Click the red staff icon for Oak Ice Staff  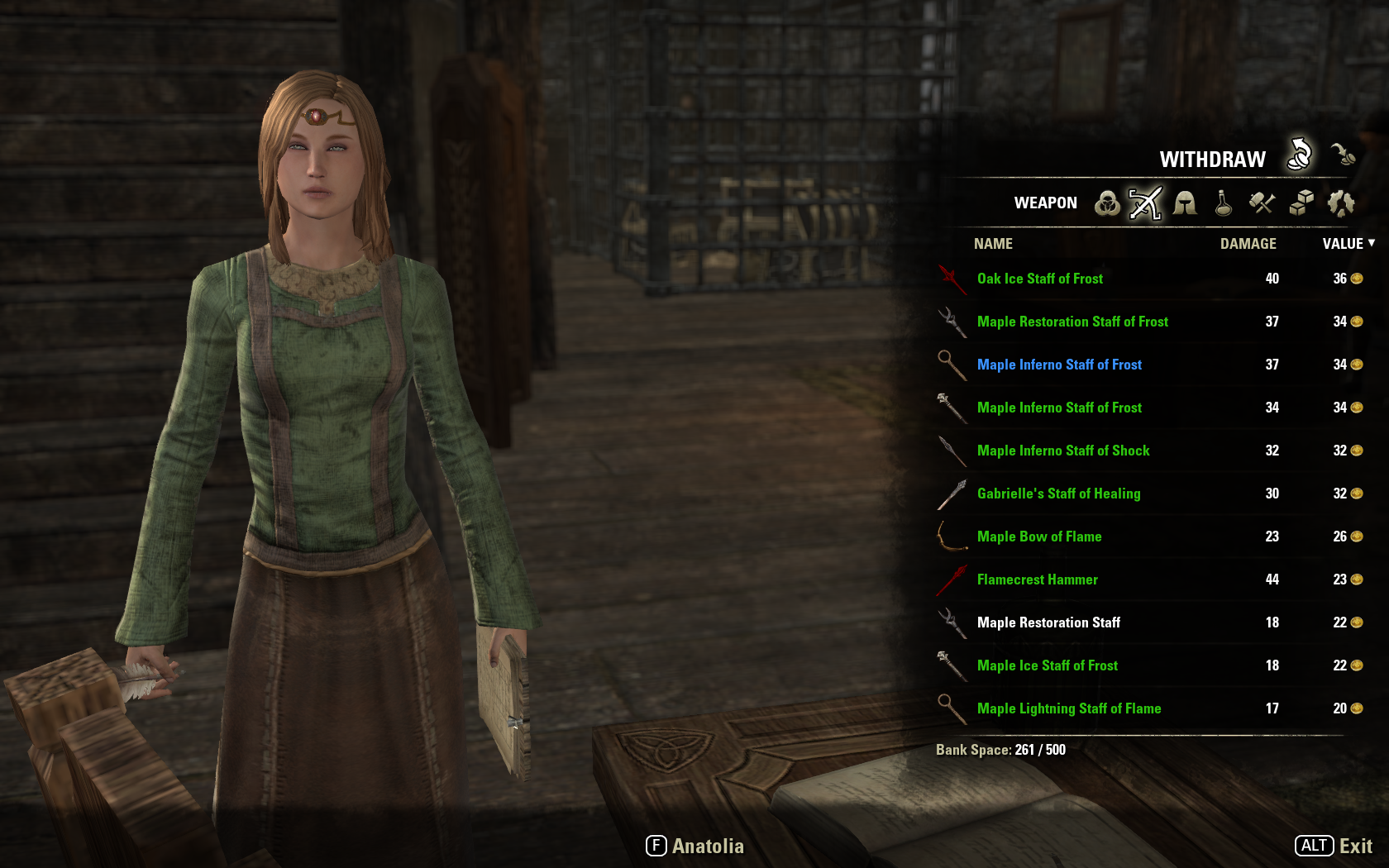coord(952,279)
